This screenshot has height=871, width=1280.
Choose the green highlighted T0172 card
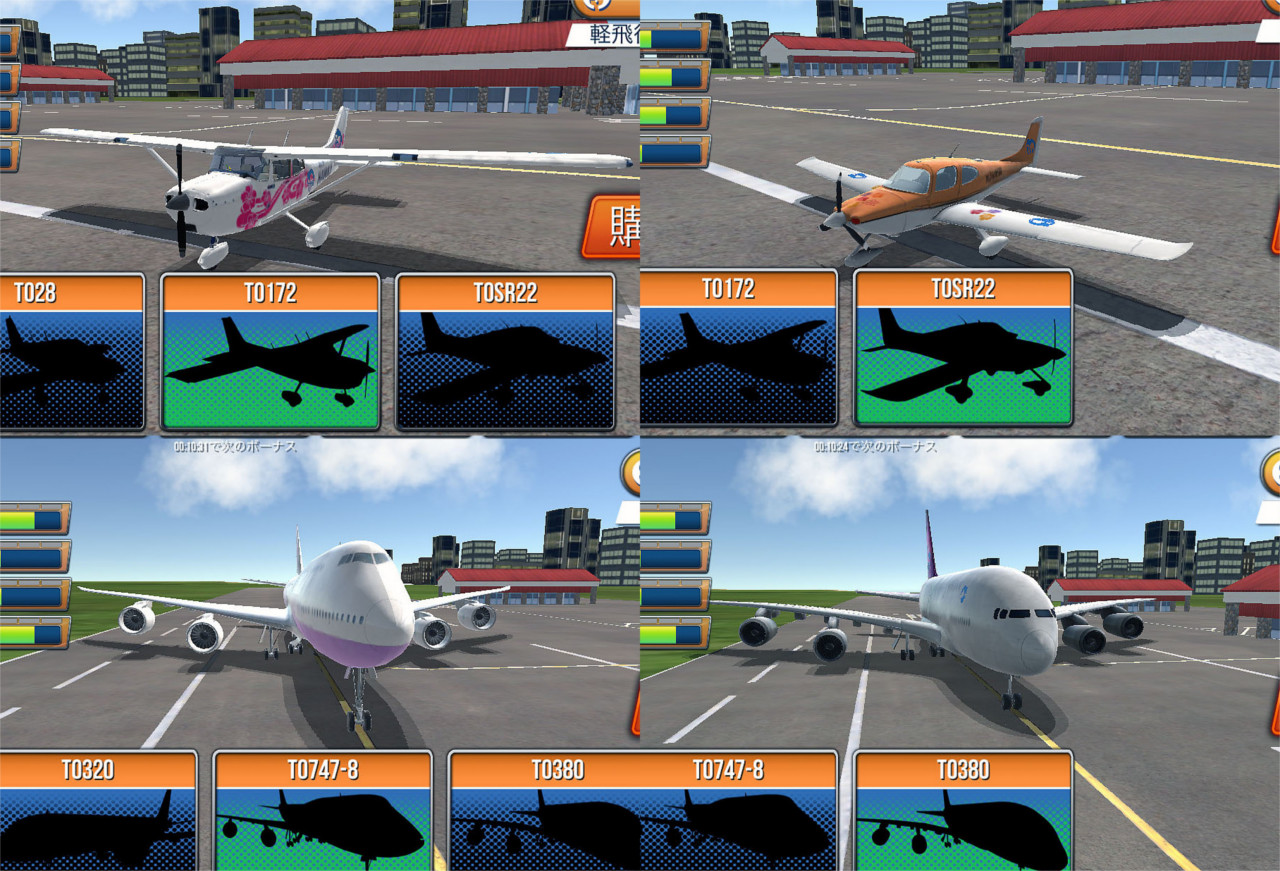[270, 352]
